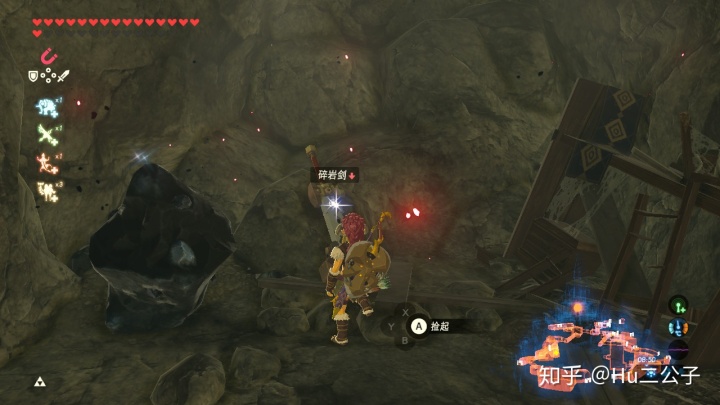
Task: Activate the yellow Vah Naboris camel ability
Action: click(x=46, y=187)
